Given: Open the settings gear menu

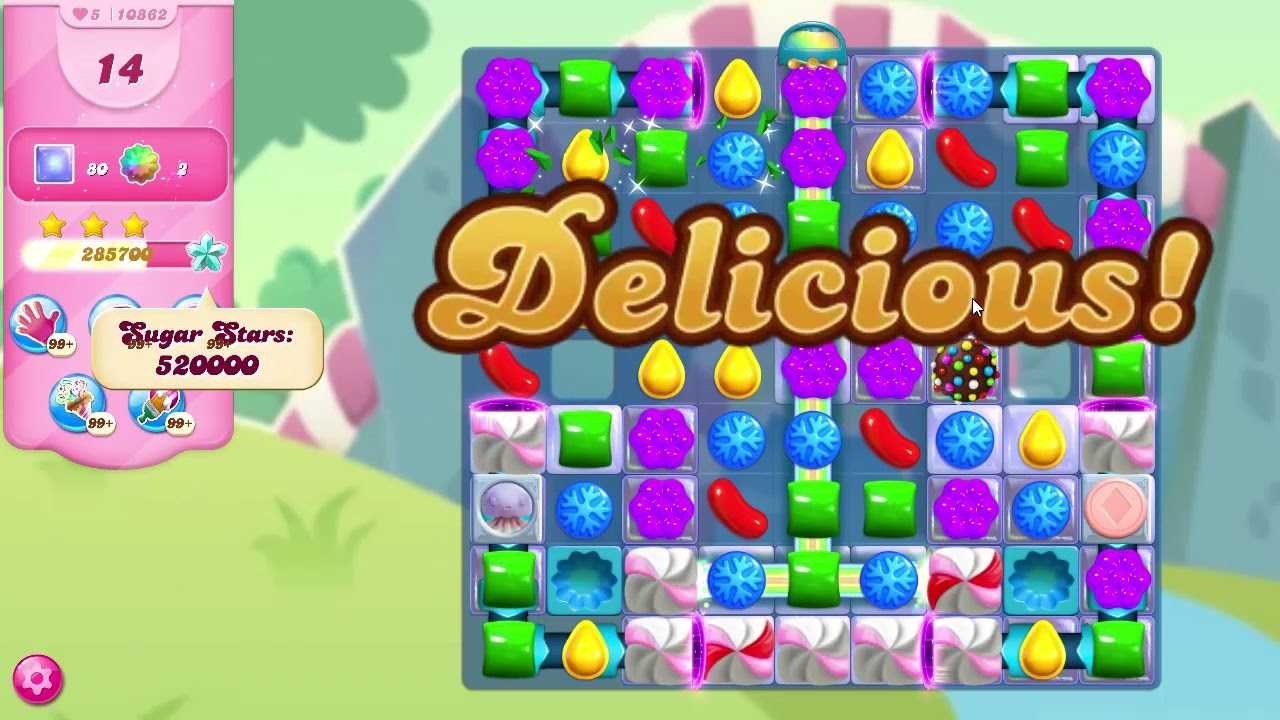Looking at the screenshot, I should (x=37, y=678).
